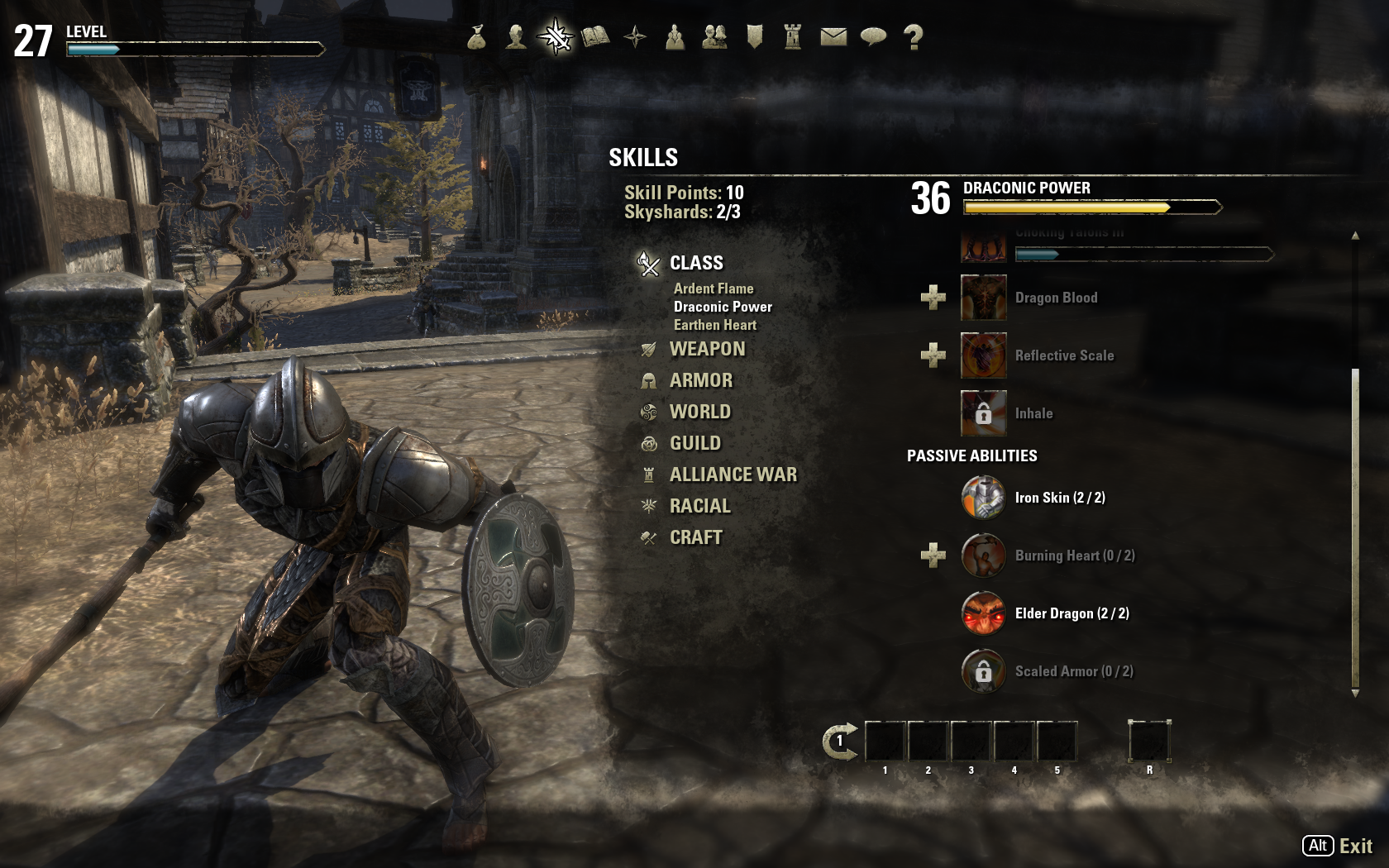Click the Iron Skin passive icon

click(x=983, y=498)
